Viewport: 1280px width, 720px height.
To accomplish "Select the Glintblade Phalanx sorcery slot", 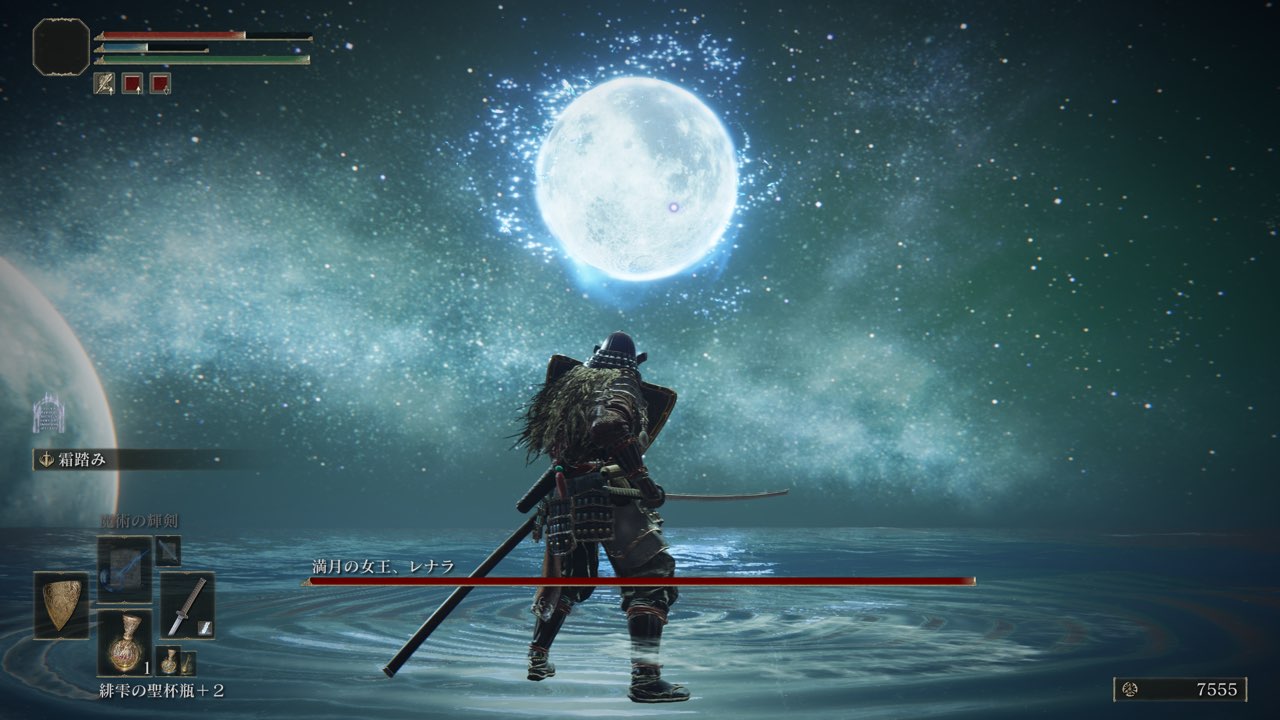I will pos(125,567).
